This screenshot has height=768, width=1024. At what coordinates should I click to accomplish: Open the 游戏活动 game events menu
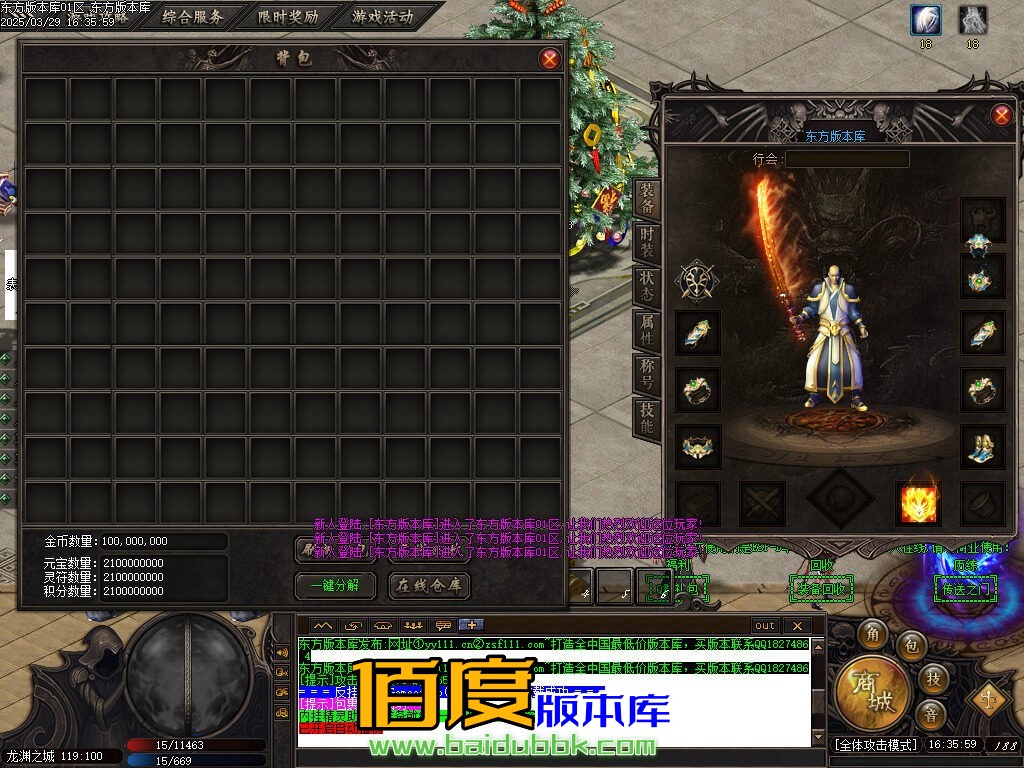point(383,17)
